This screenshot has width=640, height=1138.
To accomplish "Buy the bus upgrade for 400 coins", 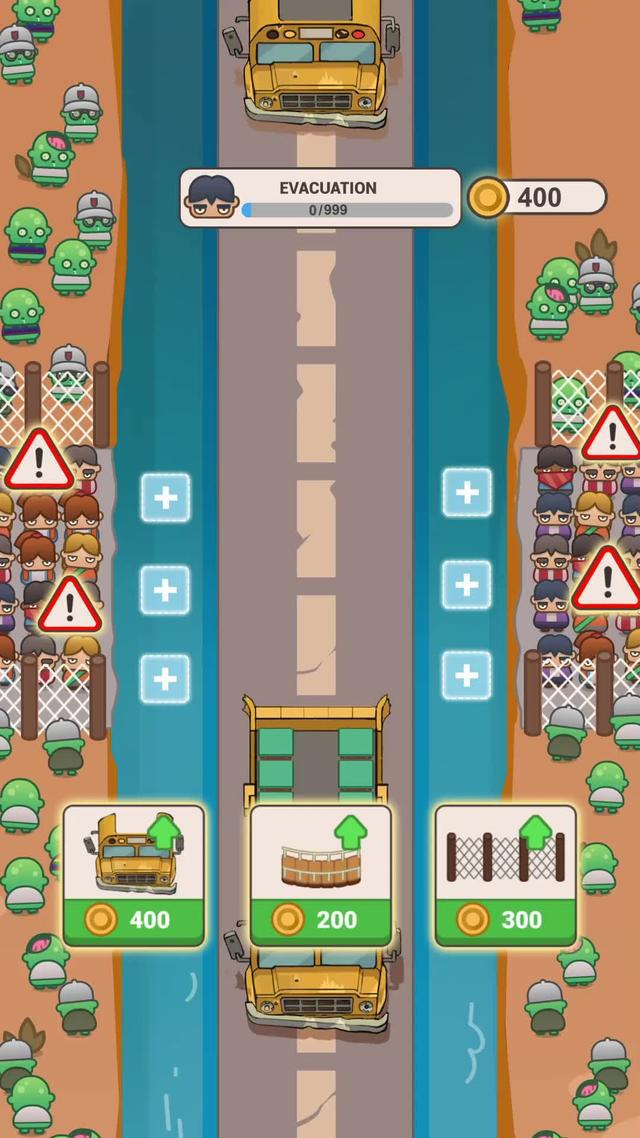I will click(134, 875).
